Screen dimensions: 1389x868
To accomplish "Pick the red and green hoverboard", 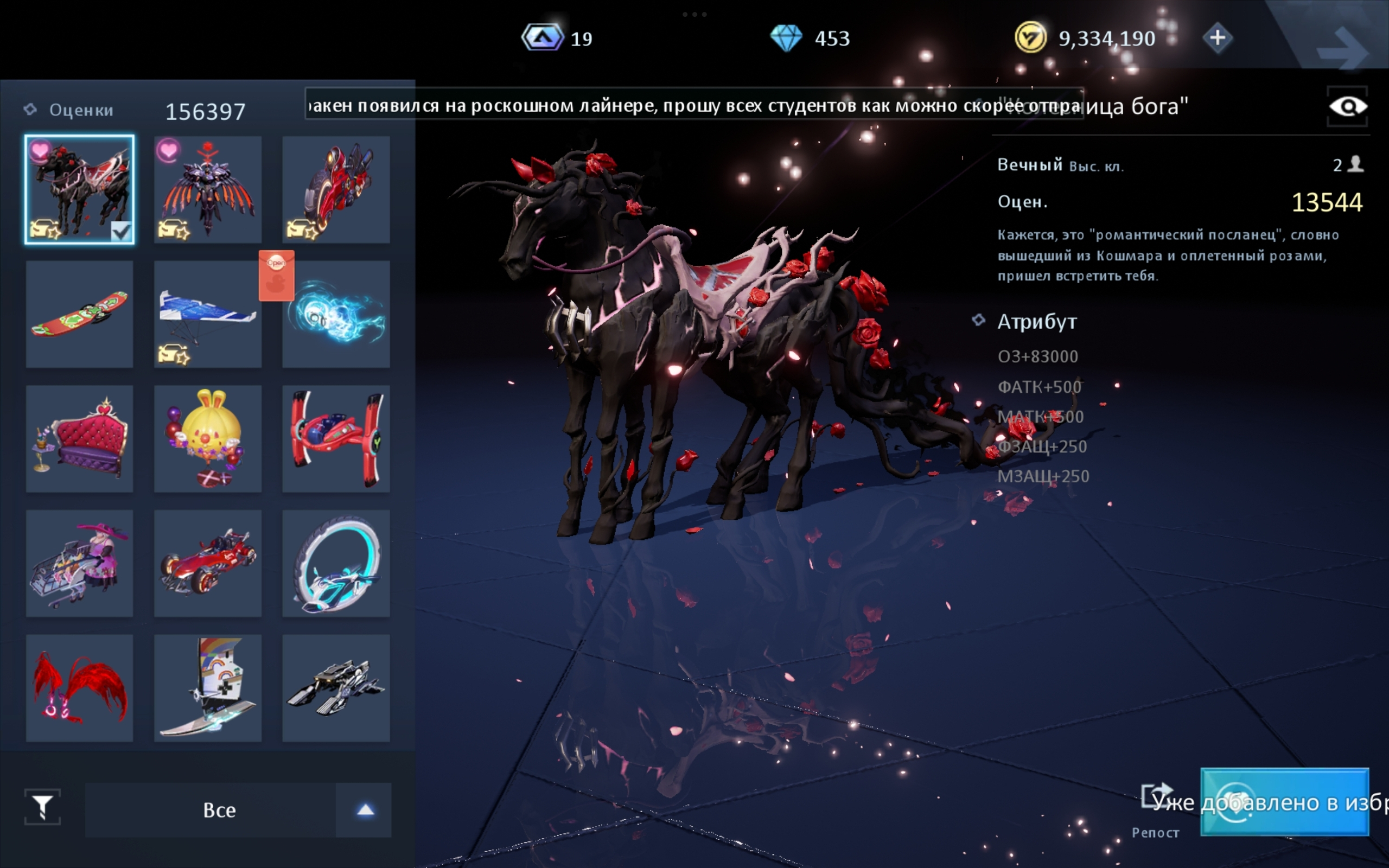I will [79, 314].
